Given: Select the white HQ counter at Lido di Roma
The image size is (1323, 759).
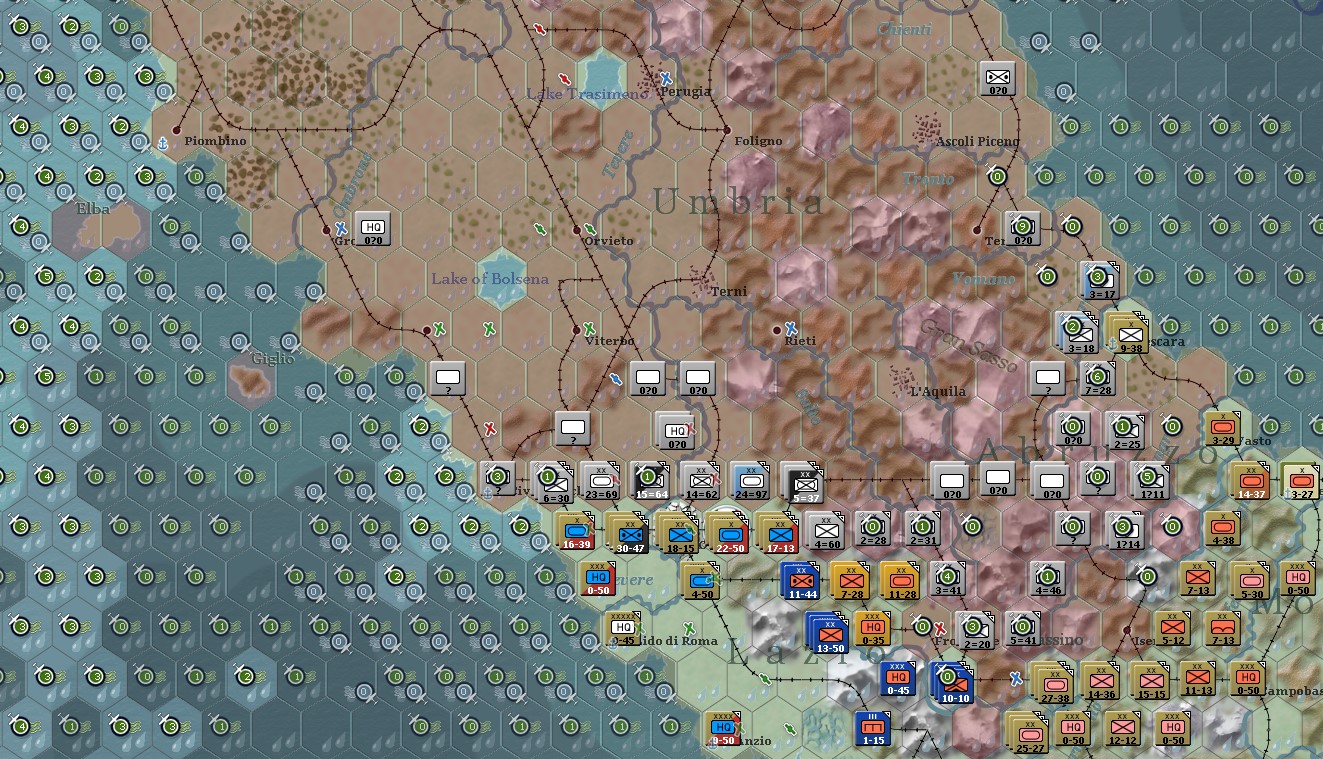Looking at the screenshot, I should (x=624, y=627).
